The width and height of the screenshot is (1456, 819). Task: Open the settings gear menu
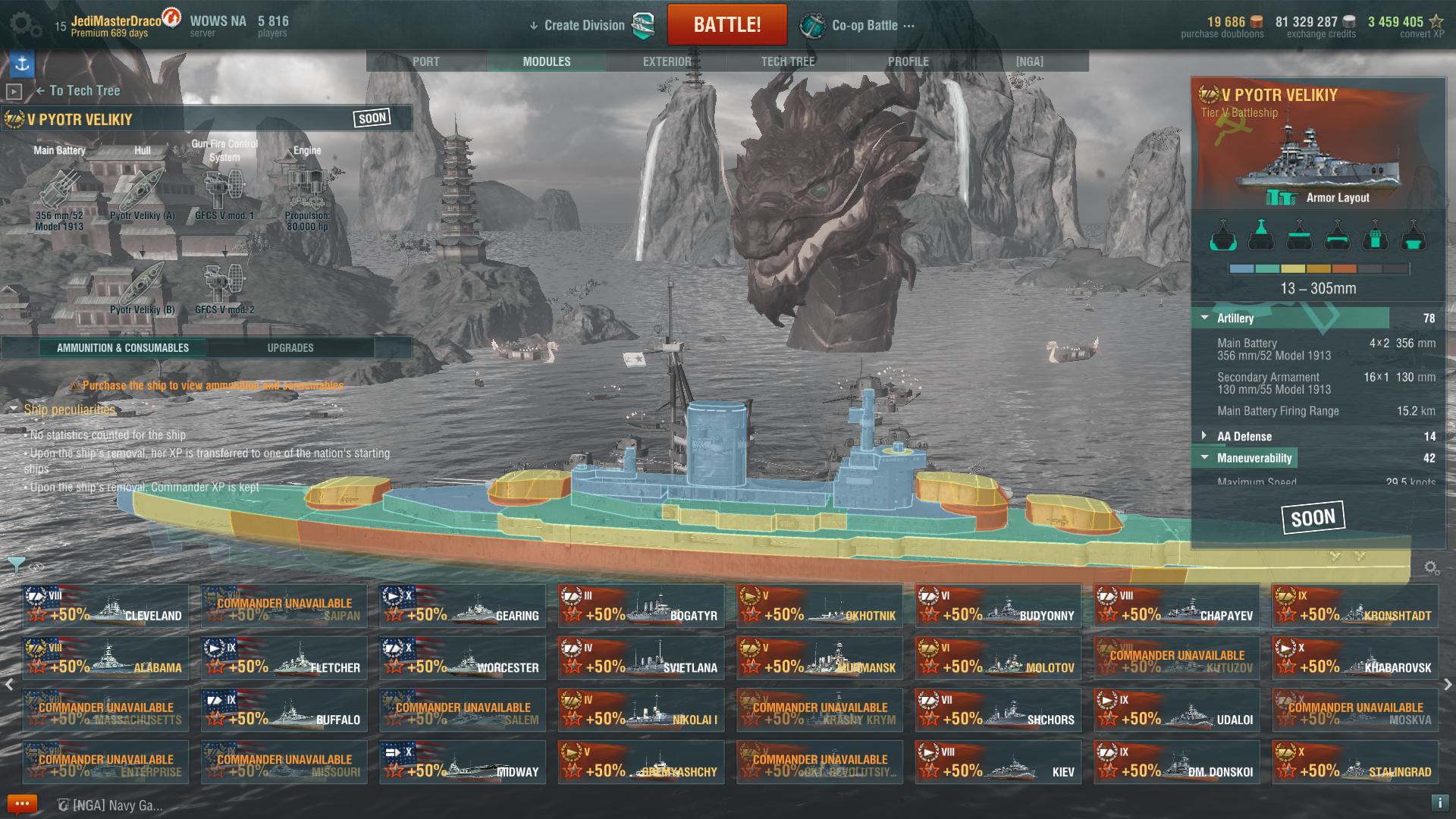[24, 25]
